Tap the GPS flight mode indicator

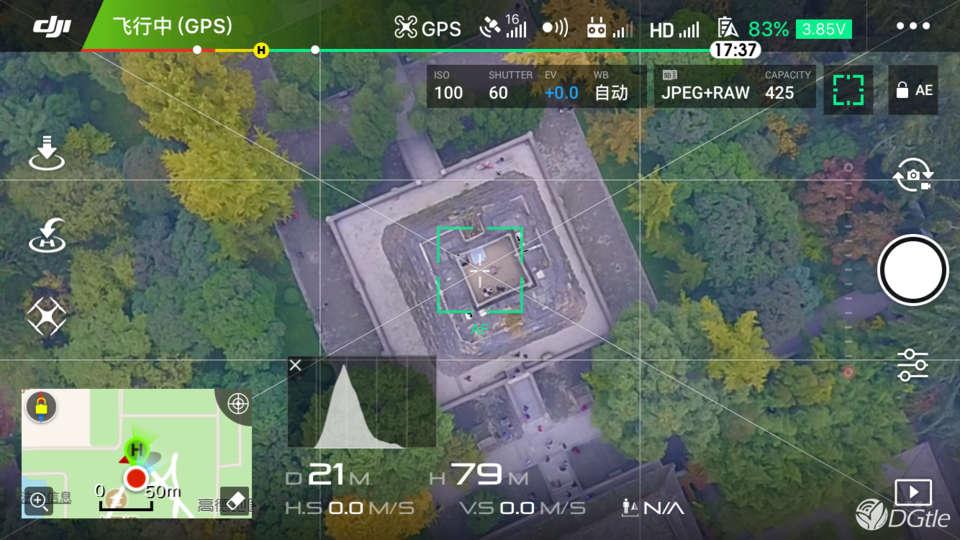point(428,28)
